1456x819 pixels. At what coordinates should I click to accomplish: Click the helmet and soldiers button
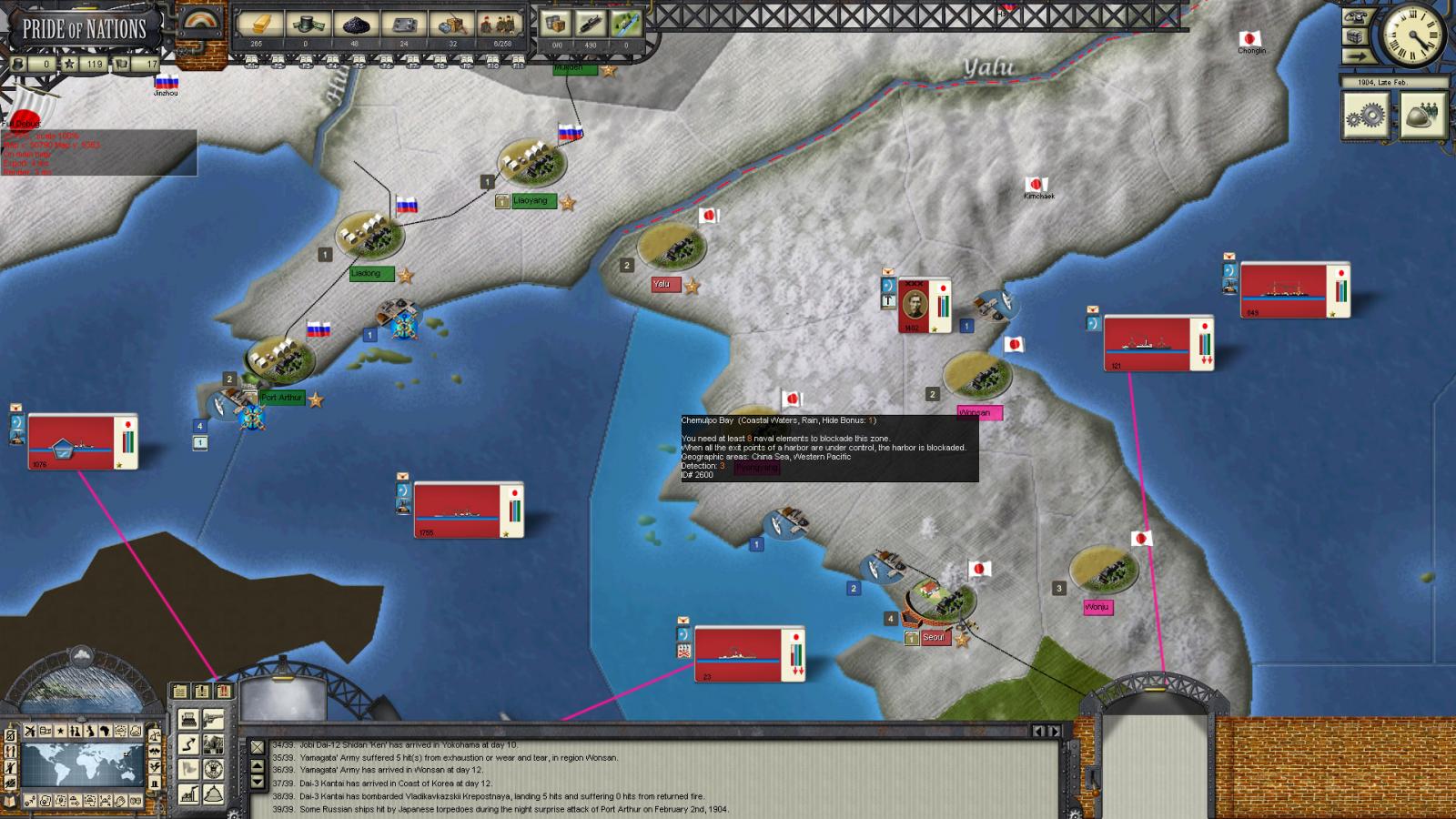(x=1423, y=115)
